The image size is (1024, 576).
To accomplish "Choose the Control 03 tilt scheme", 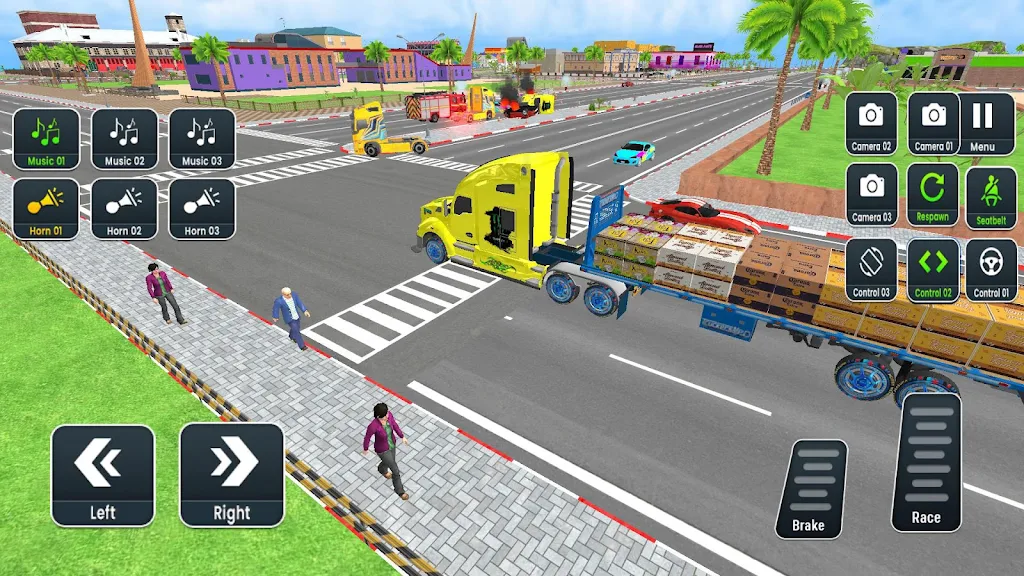I will (x=871, y=270).
